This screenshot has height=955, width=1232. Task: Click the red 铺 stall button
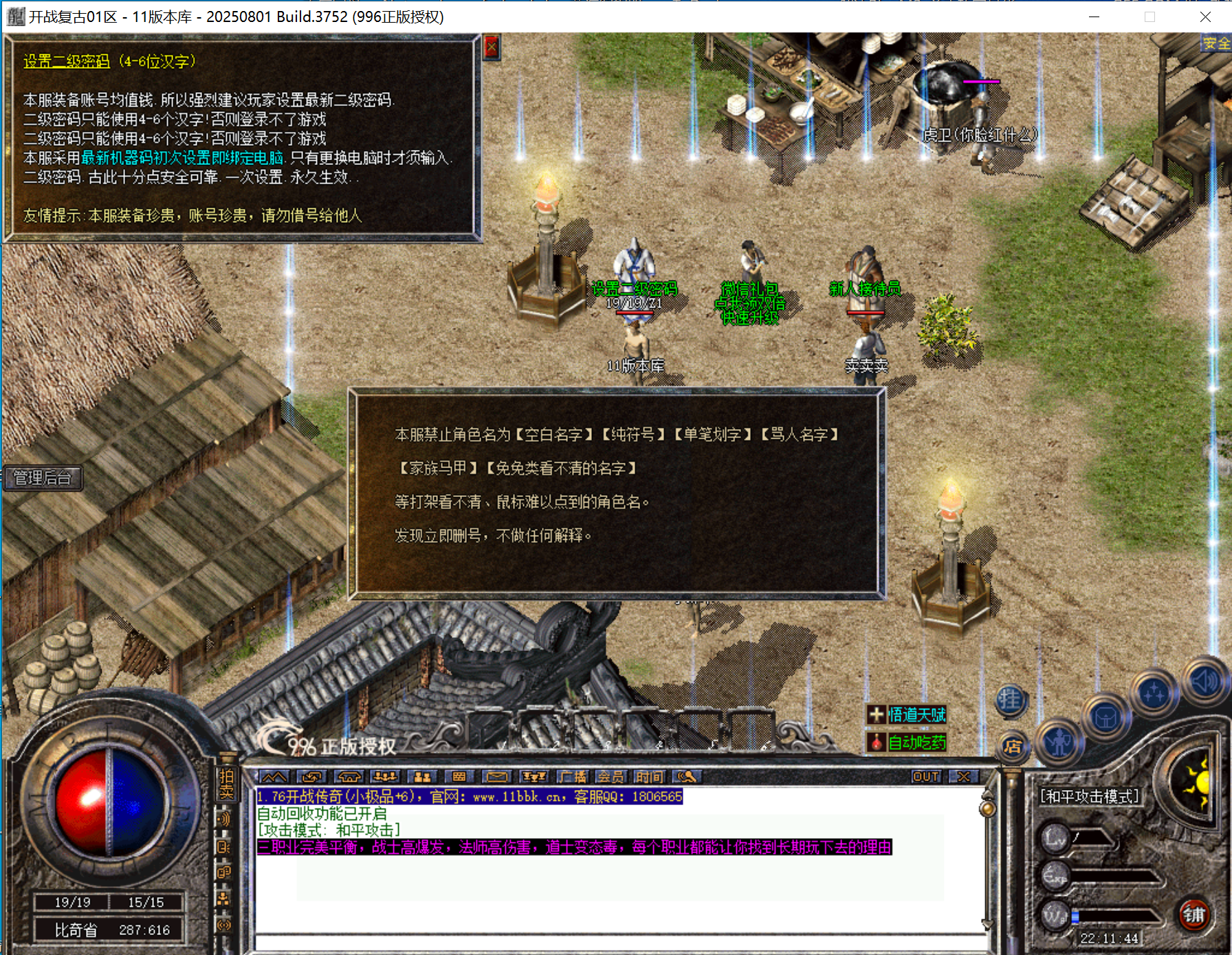[1194, 915]
